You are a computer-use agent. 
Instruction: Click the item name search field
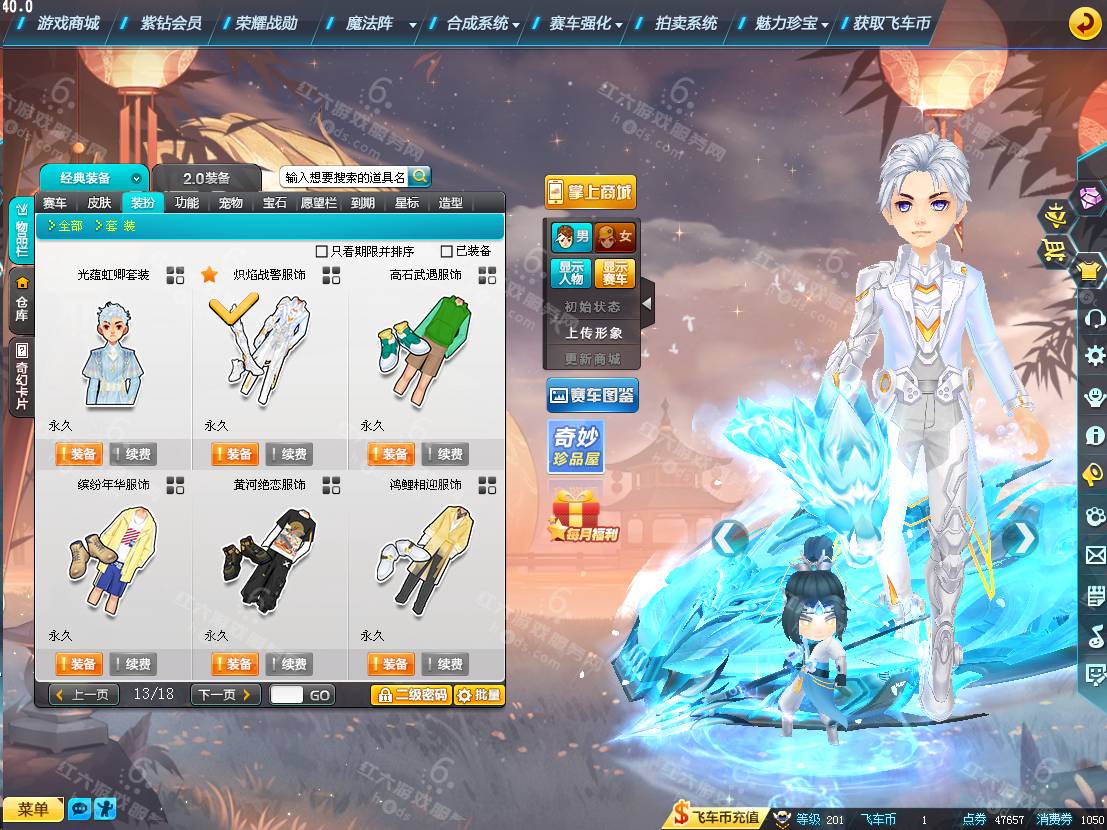344,177
